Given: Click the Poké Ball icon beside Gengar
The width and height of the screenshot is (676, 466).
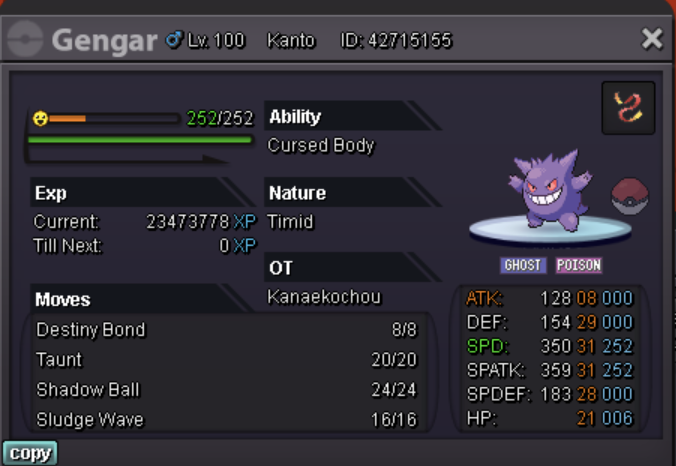Looking at the screenshot, I should 630,196.
